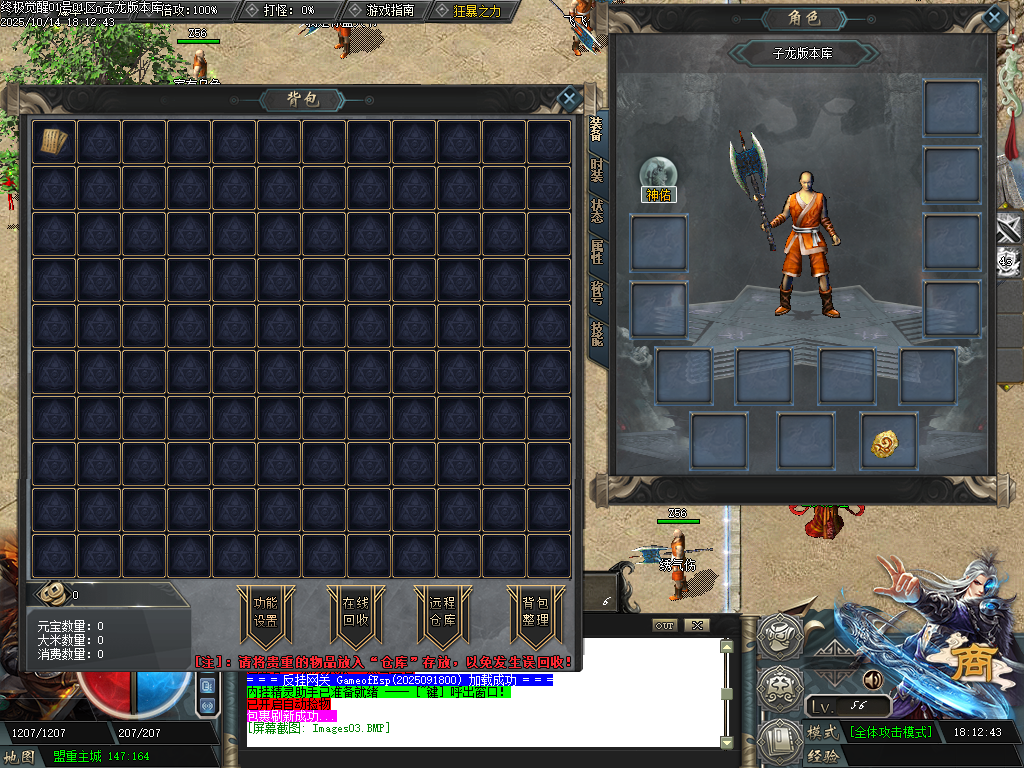Switch to the 装备 equipment tab
The height and width of the screenshot is (768, 1024).
point(596,128)
